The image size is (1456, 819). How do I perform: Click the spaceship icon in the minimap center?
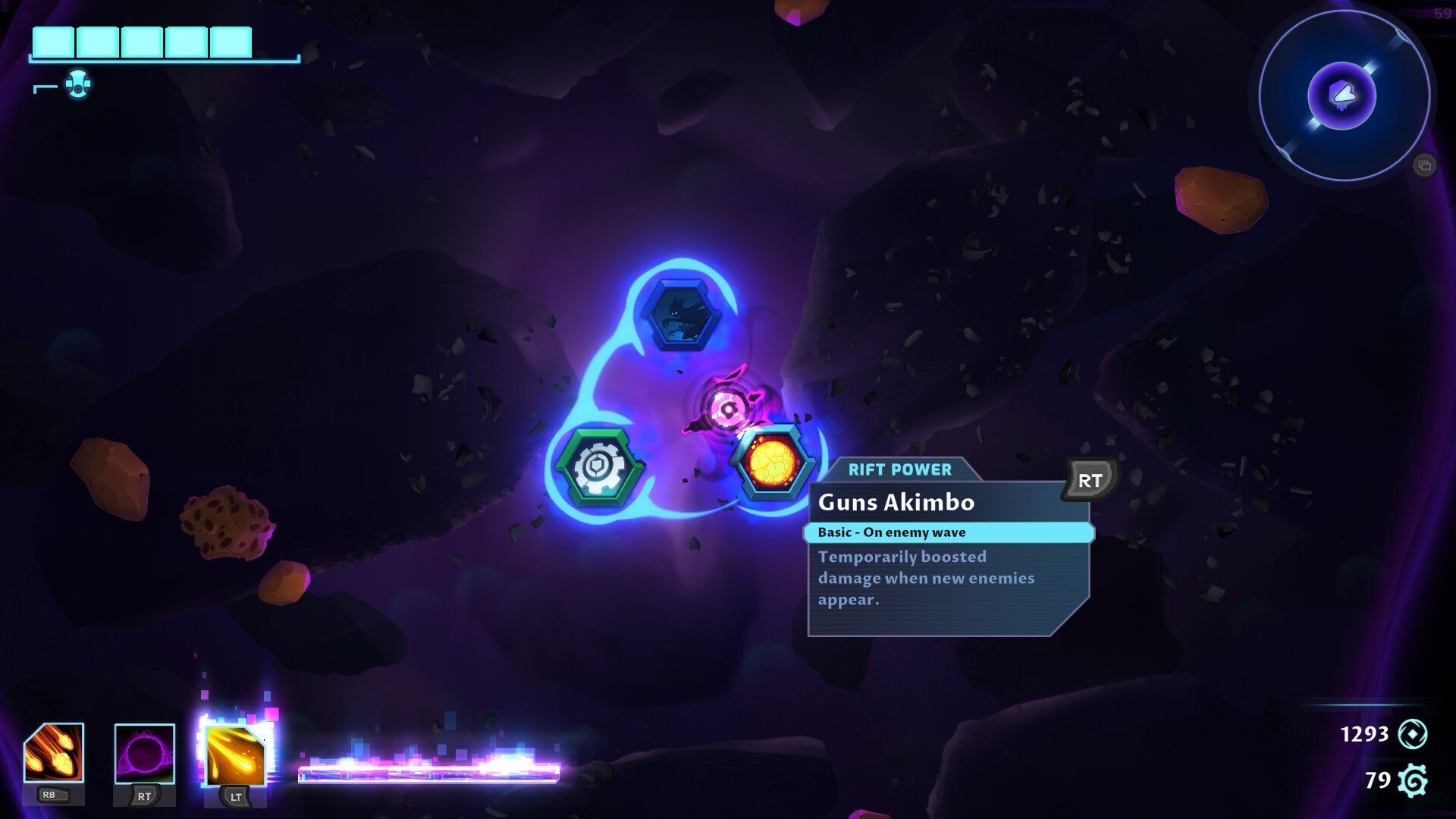tap(1342, 93)
